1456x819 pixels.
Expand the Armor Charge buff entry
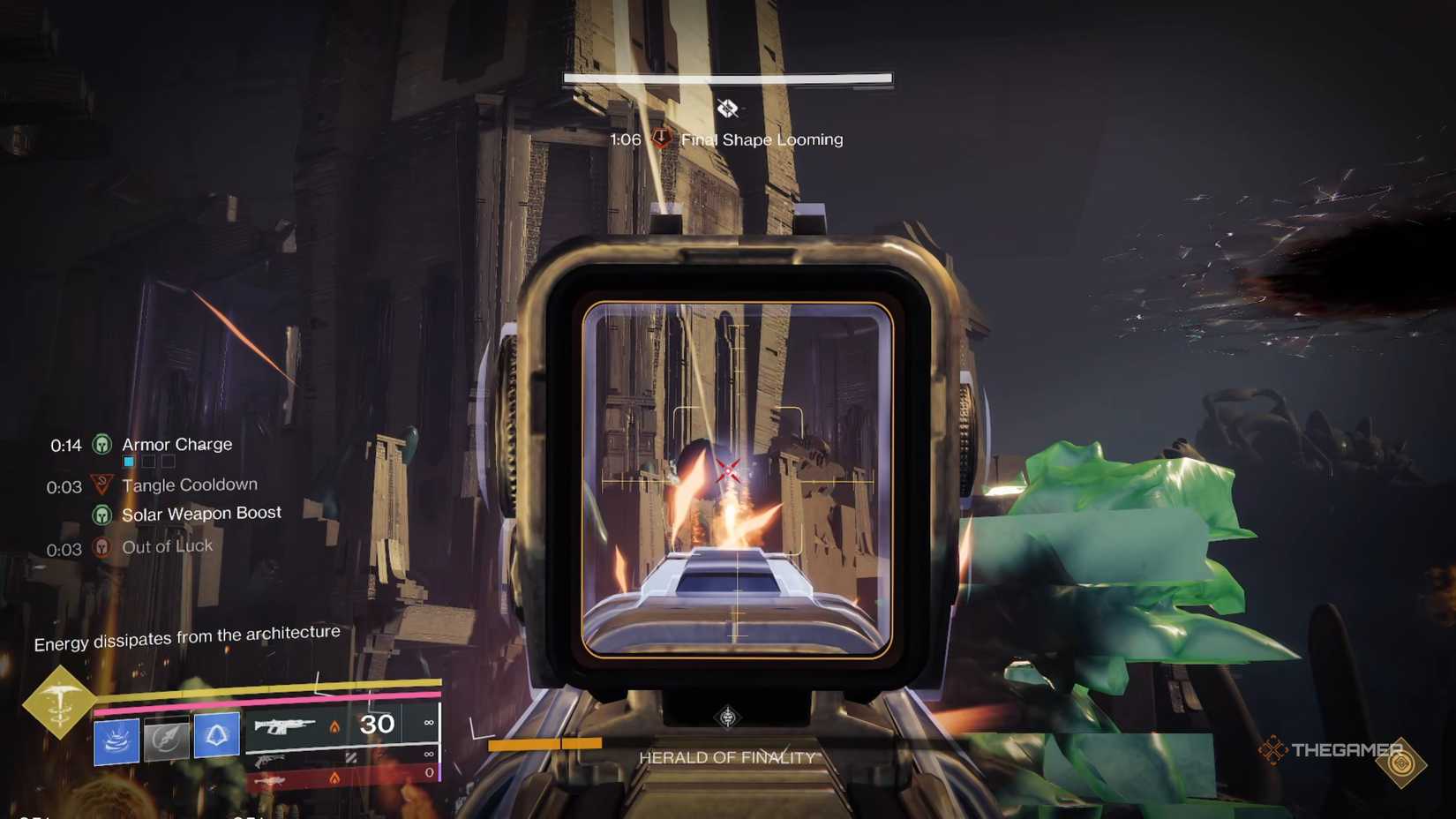pos(176,444)
